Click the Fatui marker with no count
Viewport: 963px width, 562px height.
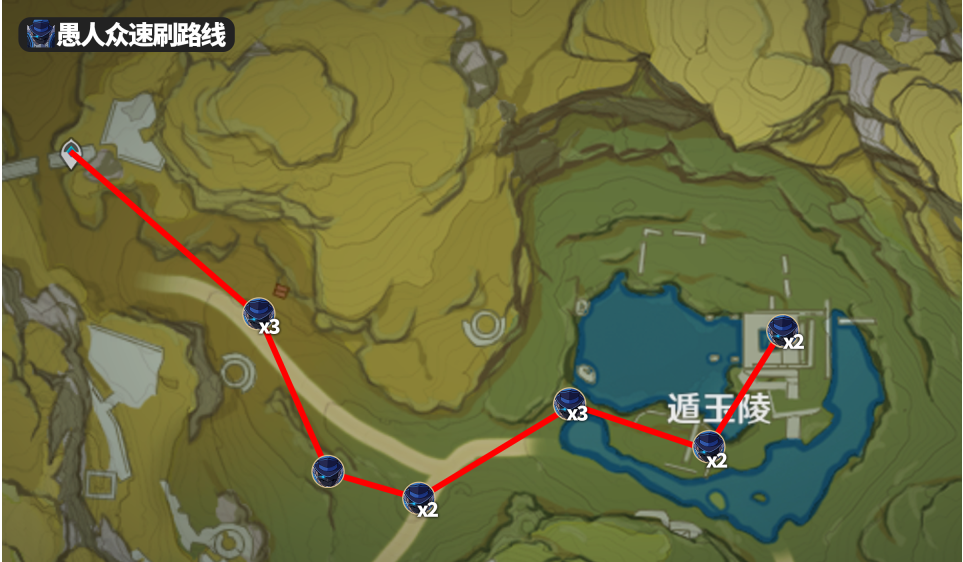(328, 470)
